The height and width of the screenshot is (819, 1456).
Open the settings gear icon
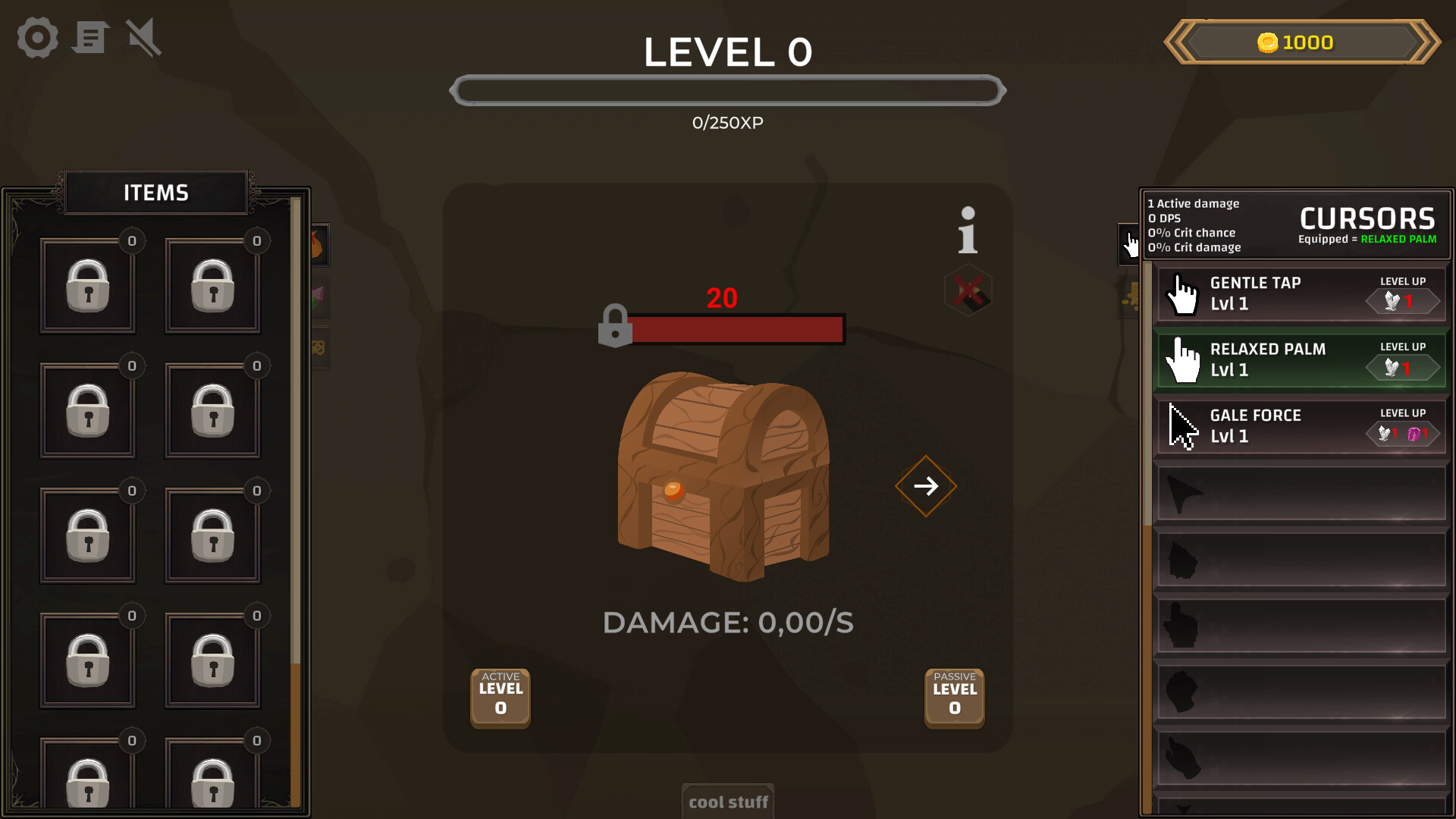(x=36, y=37)
